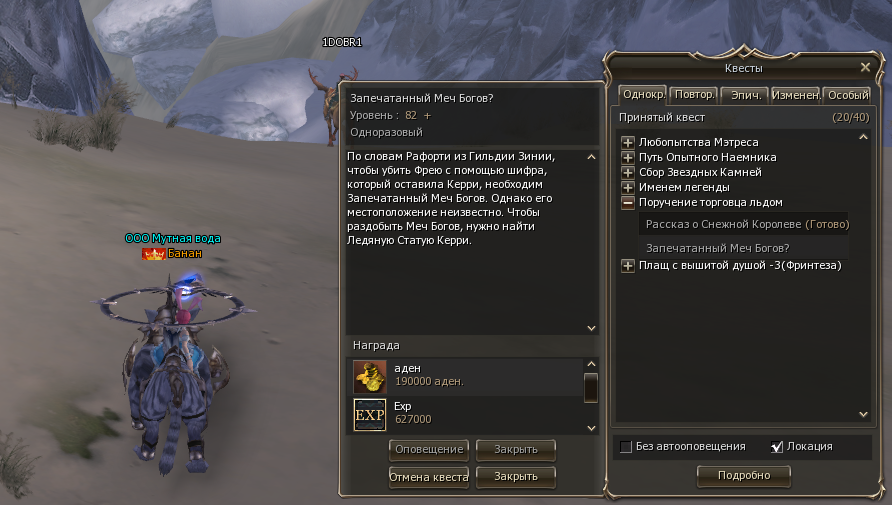This screenshot has height=505, width=892.
Task: Switch to the Повтор. quest tab
Action: (x=694, y=95)
